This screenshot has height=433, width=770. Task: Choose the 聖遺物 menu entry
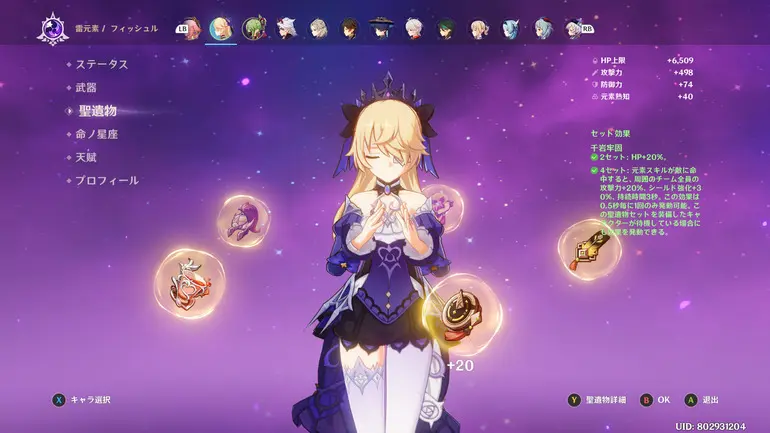(97, 111)
